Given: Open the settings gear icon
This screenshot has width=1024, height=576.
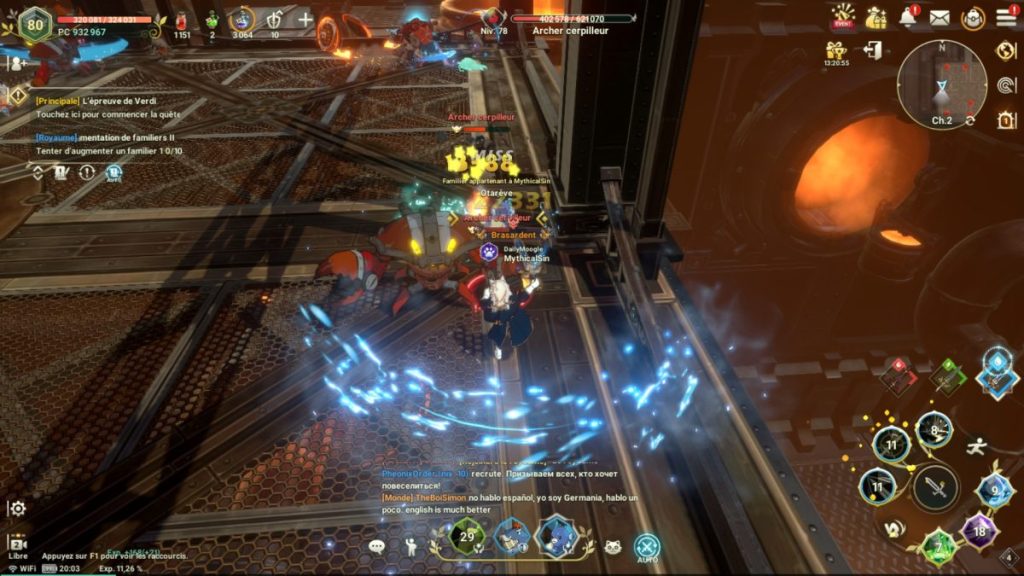Looking at the screenshot, I should tap(17, 508).
